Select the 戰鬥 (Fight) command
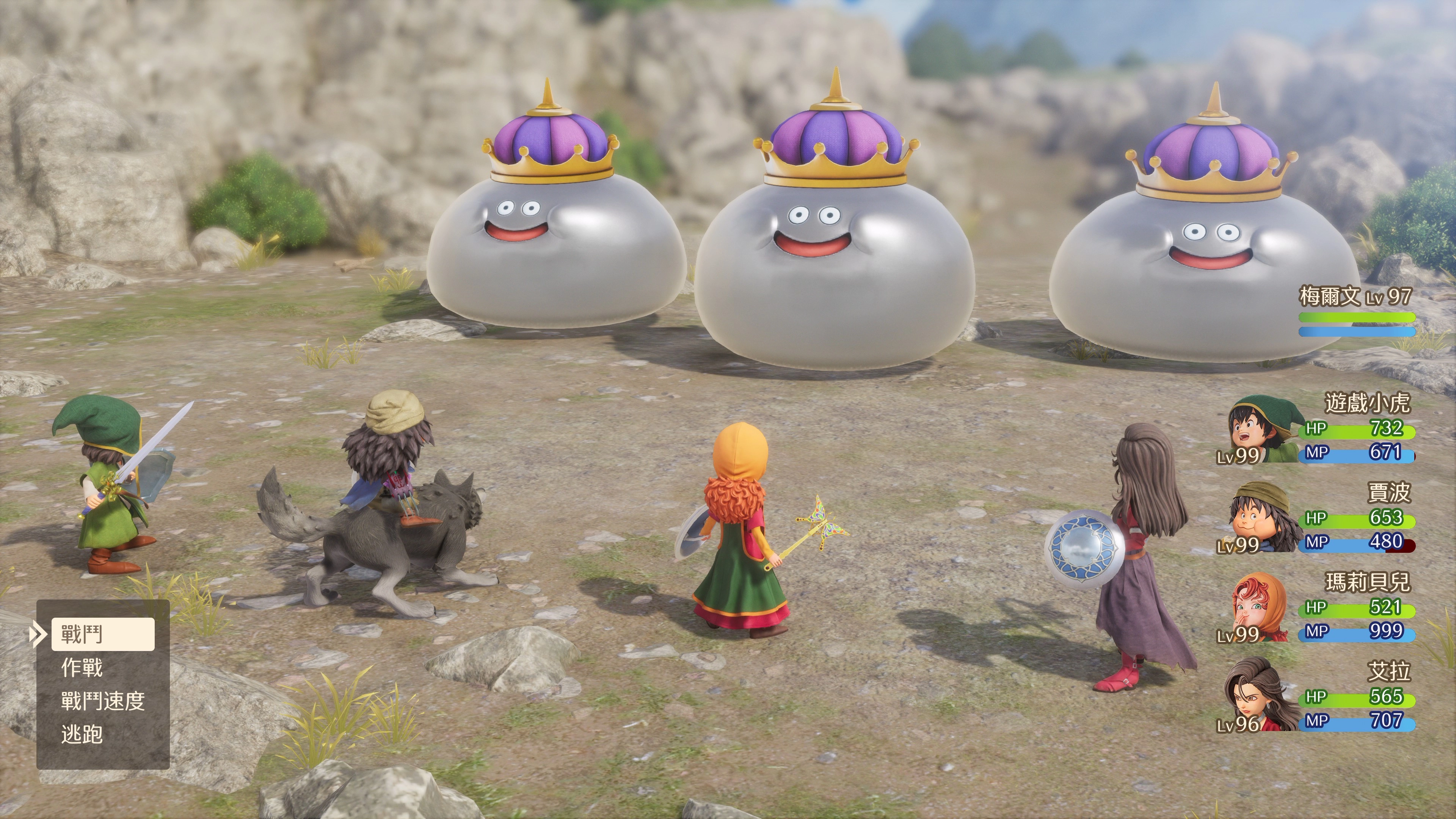The height and width of the screenshot is (819, 1456). click(102, 634)
